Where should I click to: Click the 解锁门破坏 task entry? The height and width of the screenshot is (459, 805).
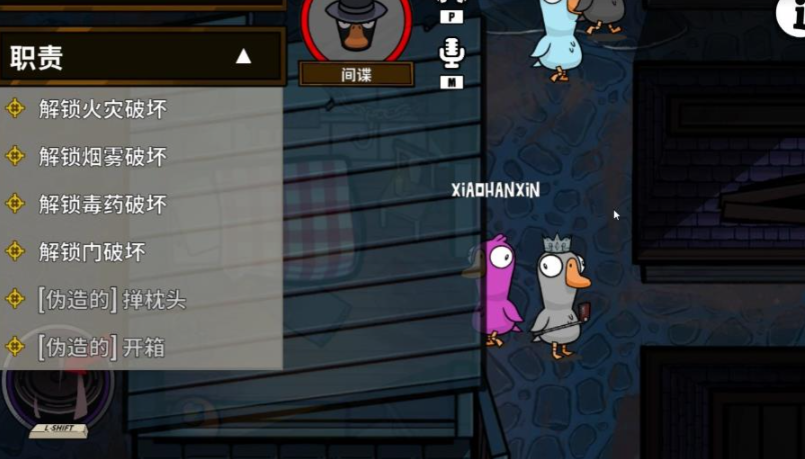(92, 251)
